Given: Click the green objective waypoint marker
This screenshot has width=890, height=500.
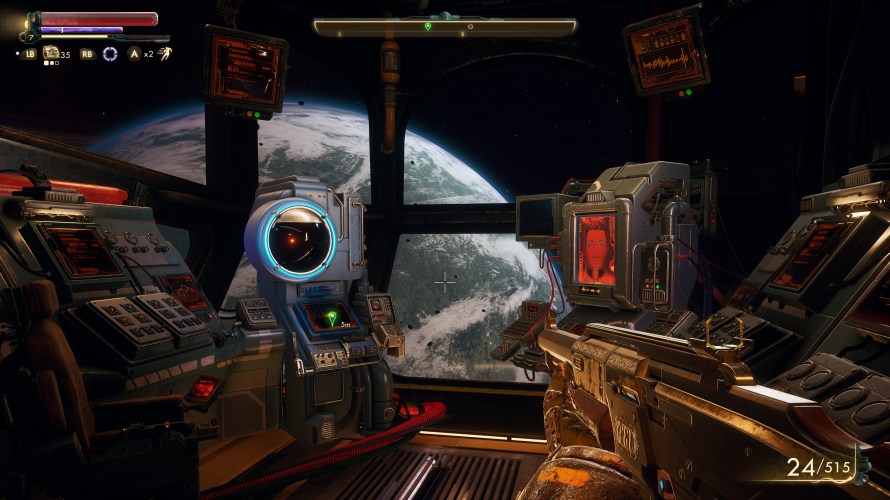Looking at the screenshot, I should point(330,319).
